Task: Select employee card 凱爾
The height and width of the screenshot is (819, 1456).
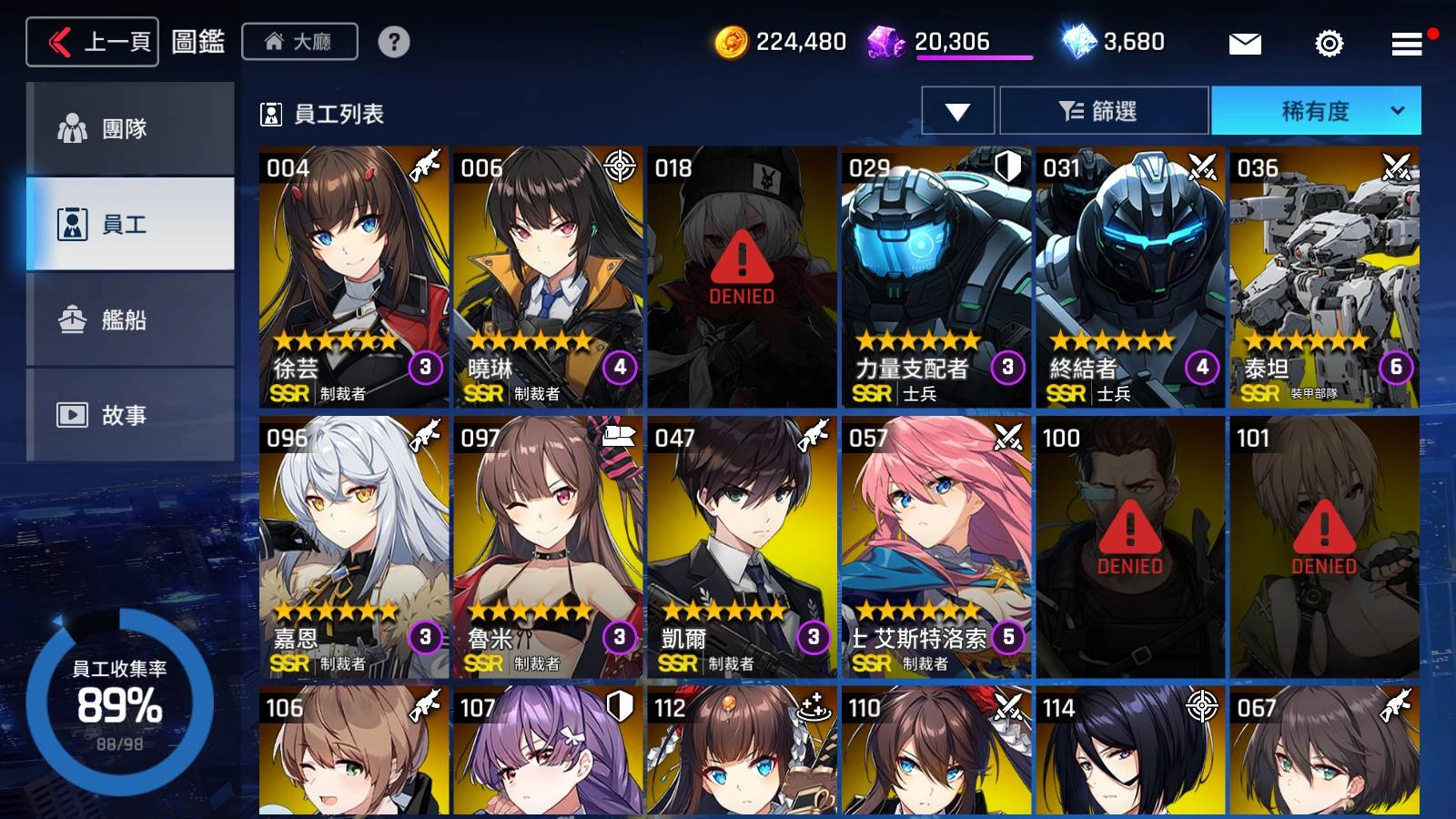Action: (x=742, y=546)
